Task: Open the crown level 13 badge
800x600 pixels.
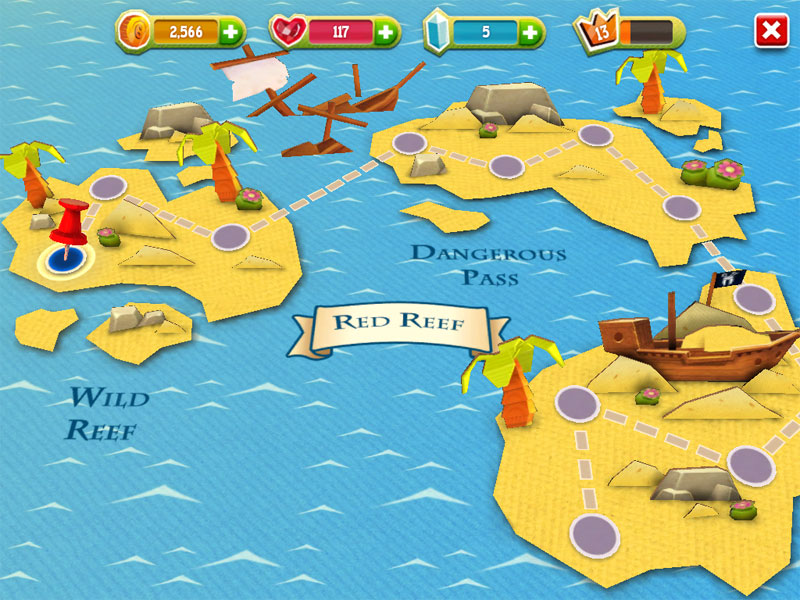Action: click(598, 31)
